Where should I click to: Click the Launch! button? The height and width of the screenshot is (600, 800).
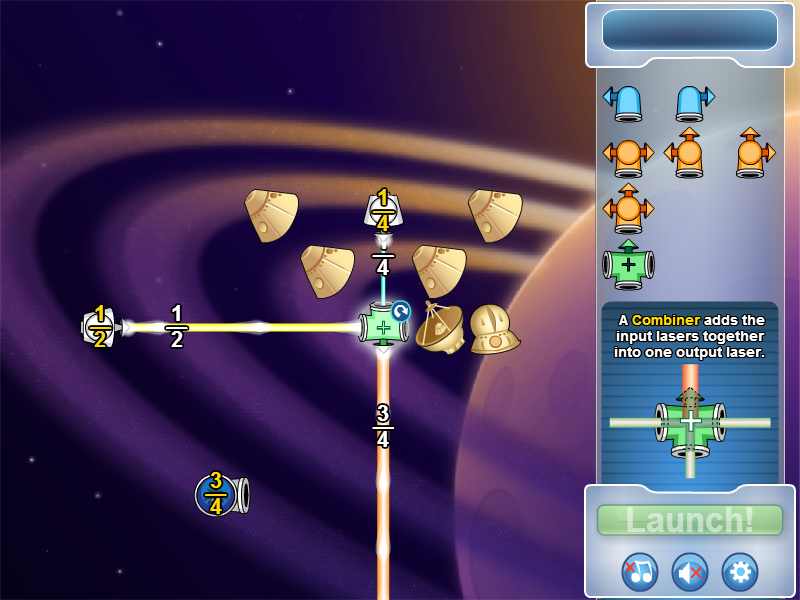[689, 520]
